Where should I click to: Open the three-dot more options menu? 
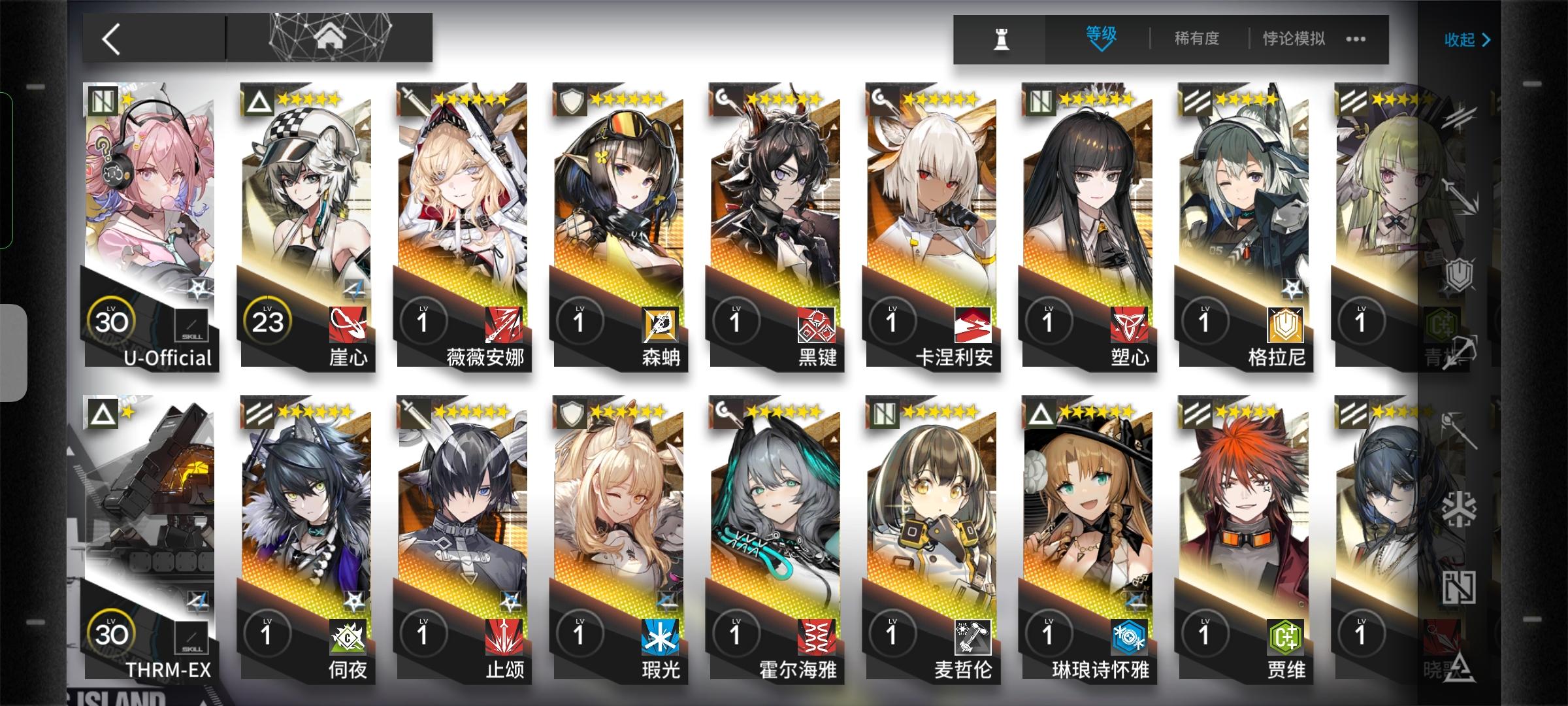pyautogui.click(x=1355, y=39)
